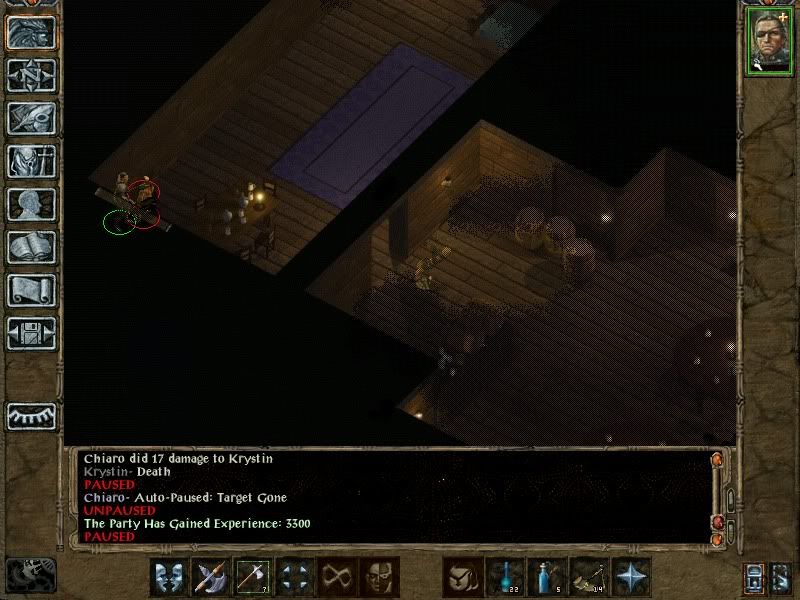
Task: Toggle the game clock pause button
Action: pyautogui.click(x=30, y=575)
